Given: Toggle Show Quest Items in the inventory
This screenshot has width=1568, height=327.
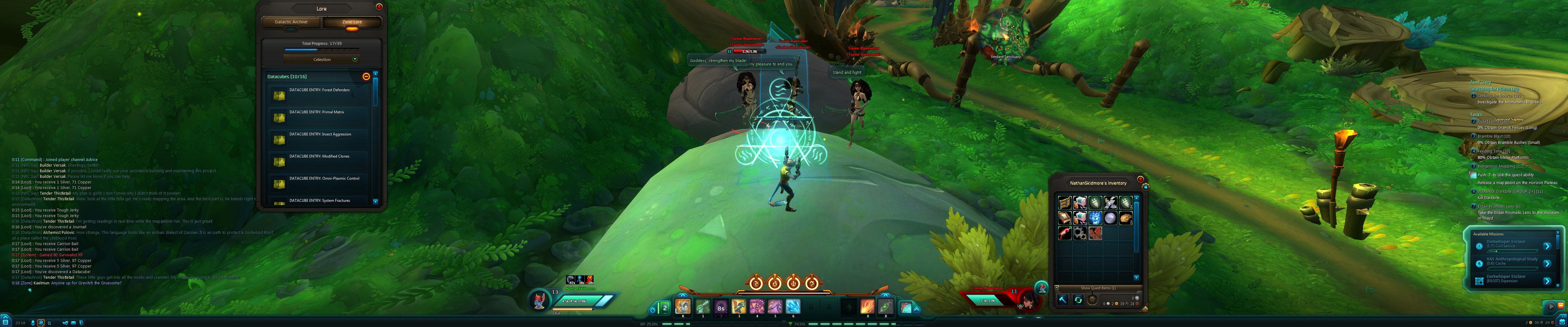Looking at the screenshot, I should coord(1098,288).
